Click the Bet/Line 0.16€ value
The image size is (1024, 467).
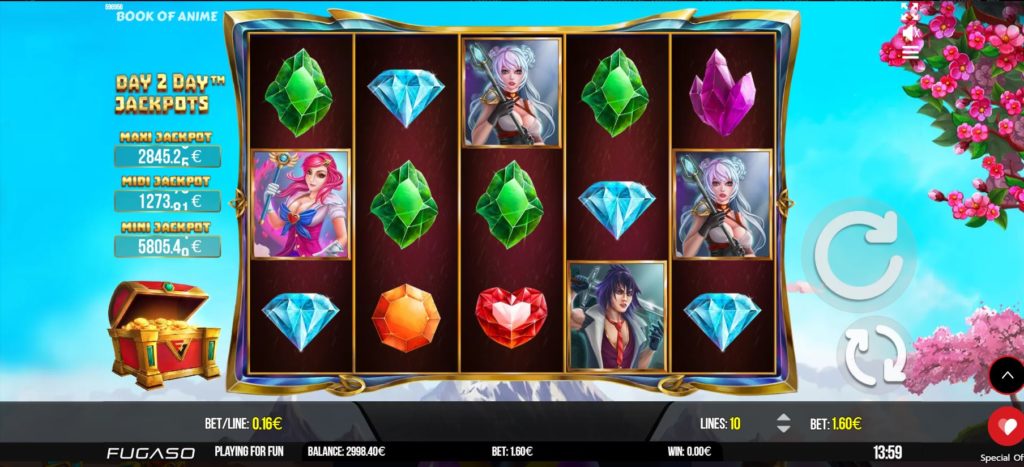265,423
